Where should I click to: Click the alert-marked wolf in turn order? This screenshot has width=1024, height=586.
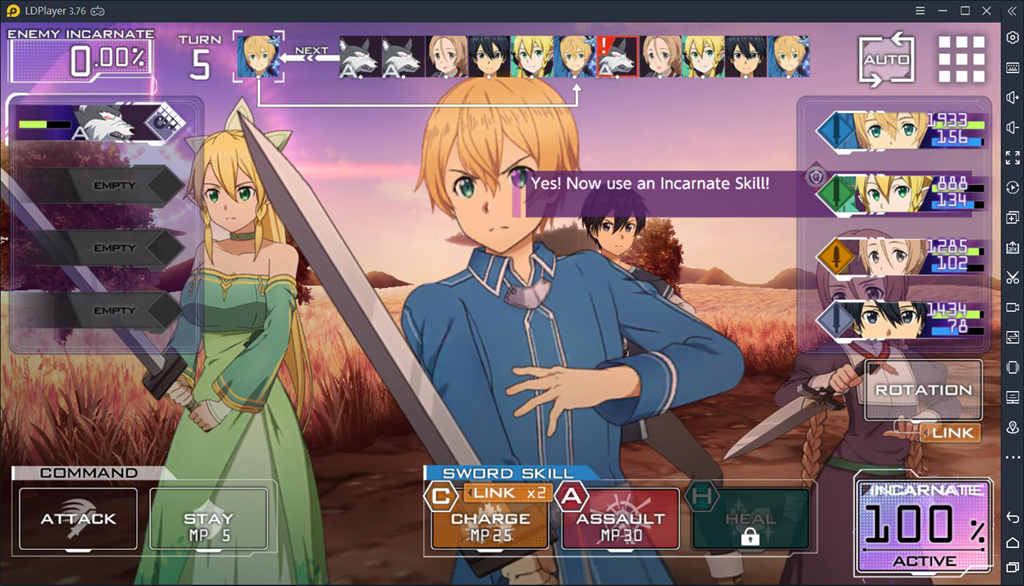click(617, 57)
